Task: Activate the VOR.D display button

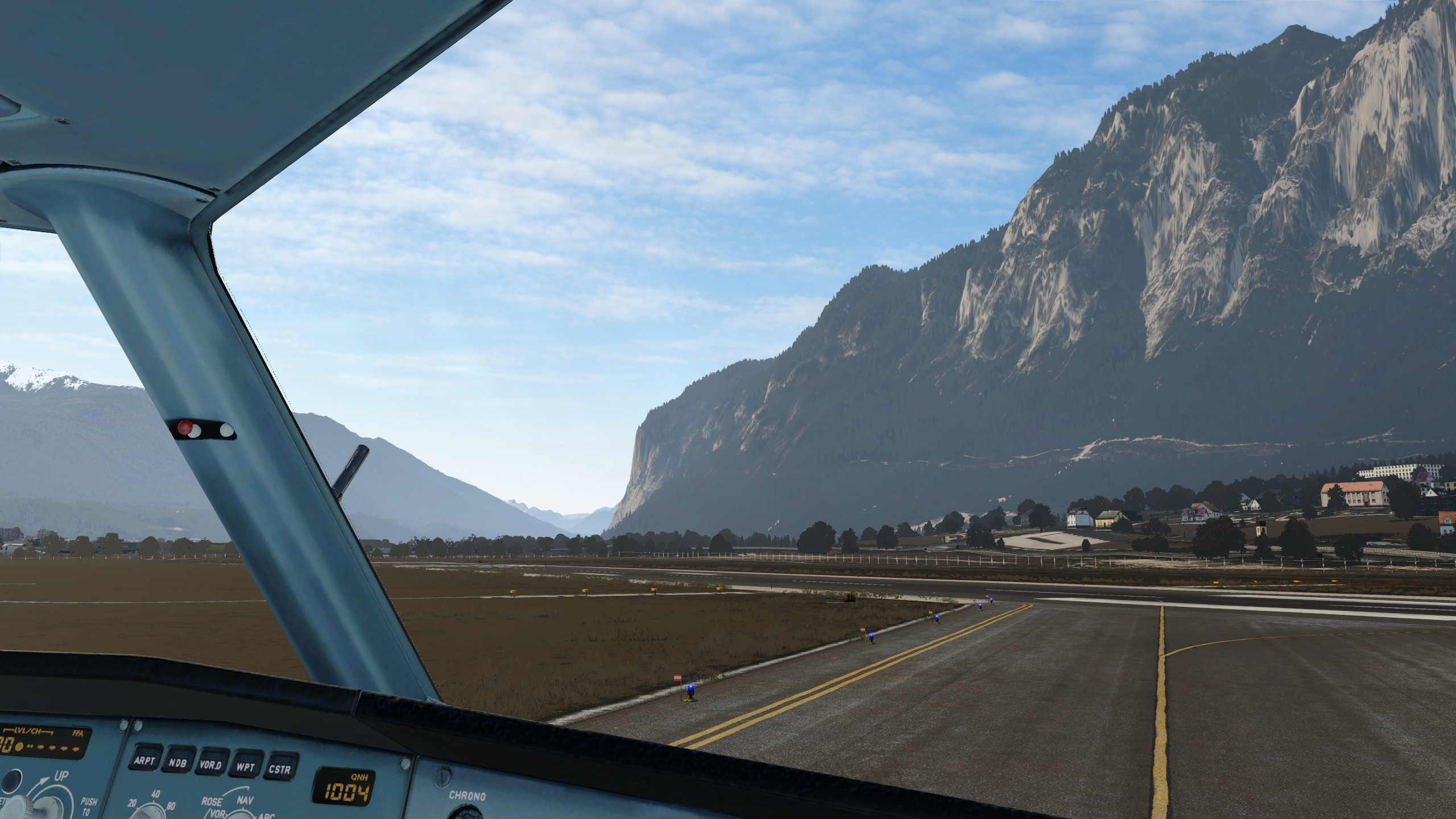Action: click(210, 766)
